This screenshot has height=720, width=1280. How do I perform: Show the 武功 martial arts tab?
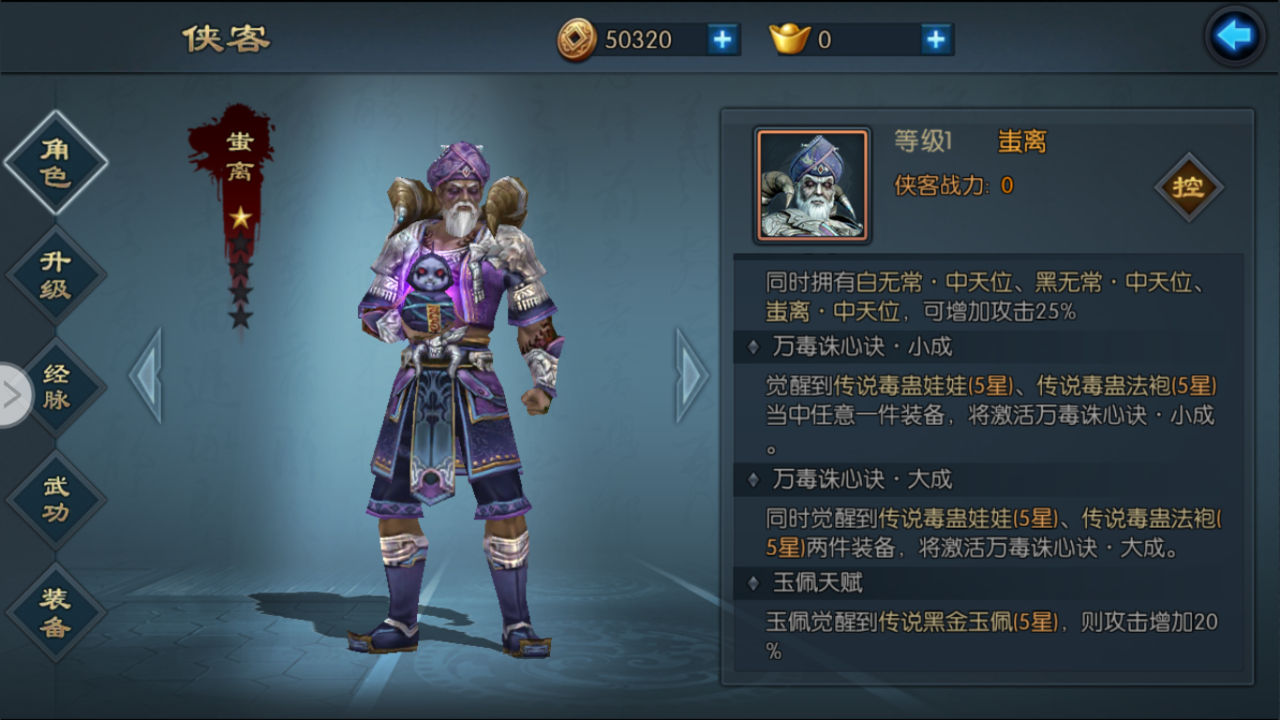click(57, 499)
